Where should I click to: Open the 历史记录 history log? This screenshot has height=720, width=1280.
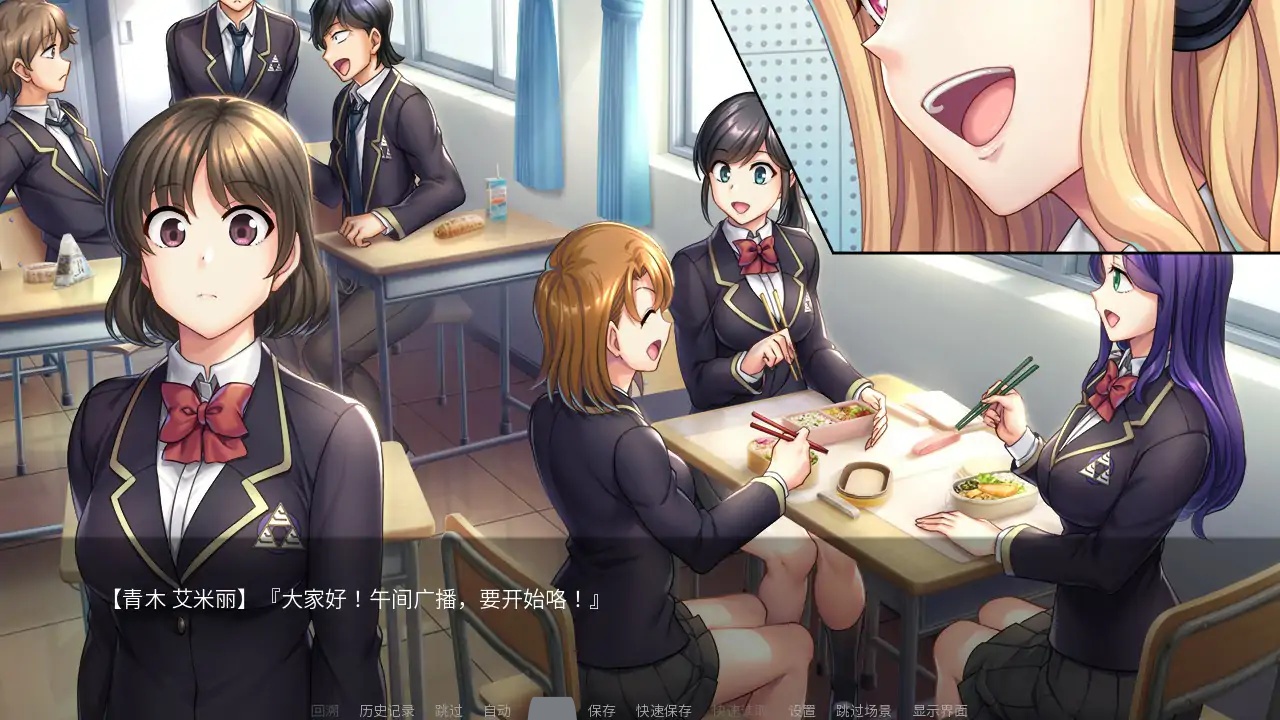(x=389, y=710)
